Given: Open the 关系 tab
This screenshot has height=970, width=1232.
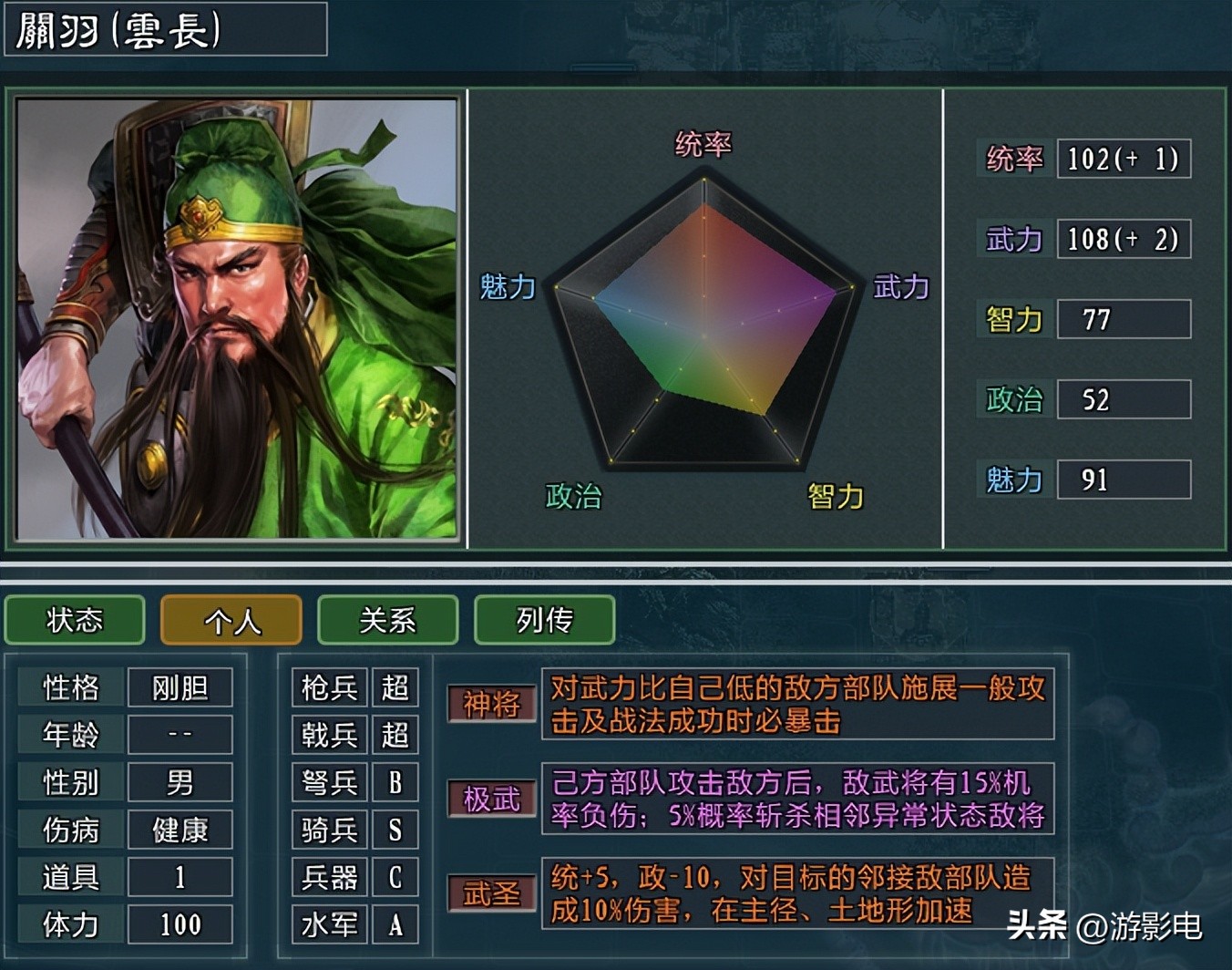Looking at the screenshot, I should point(387,621).
